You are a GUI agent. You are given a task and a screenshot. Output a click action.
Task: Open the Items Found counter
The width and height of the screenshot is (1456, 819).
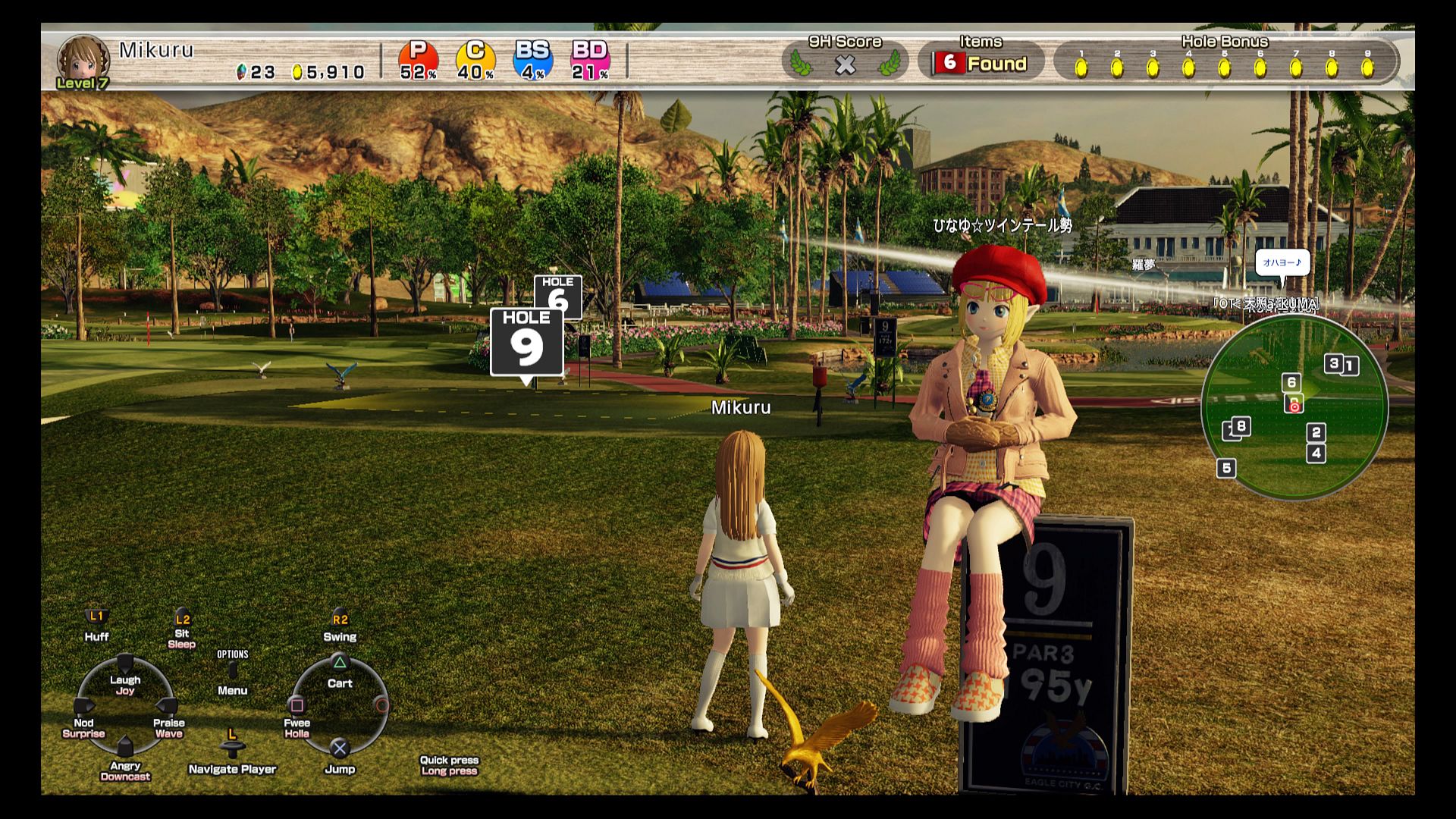pos(981,63)
